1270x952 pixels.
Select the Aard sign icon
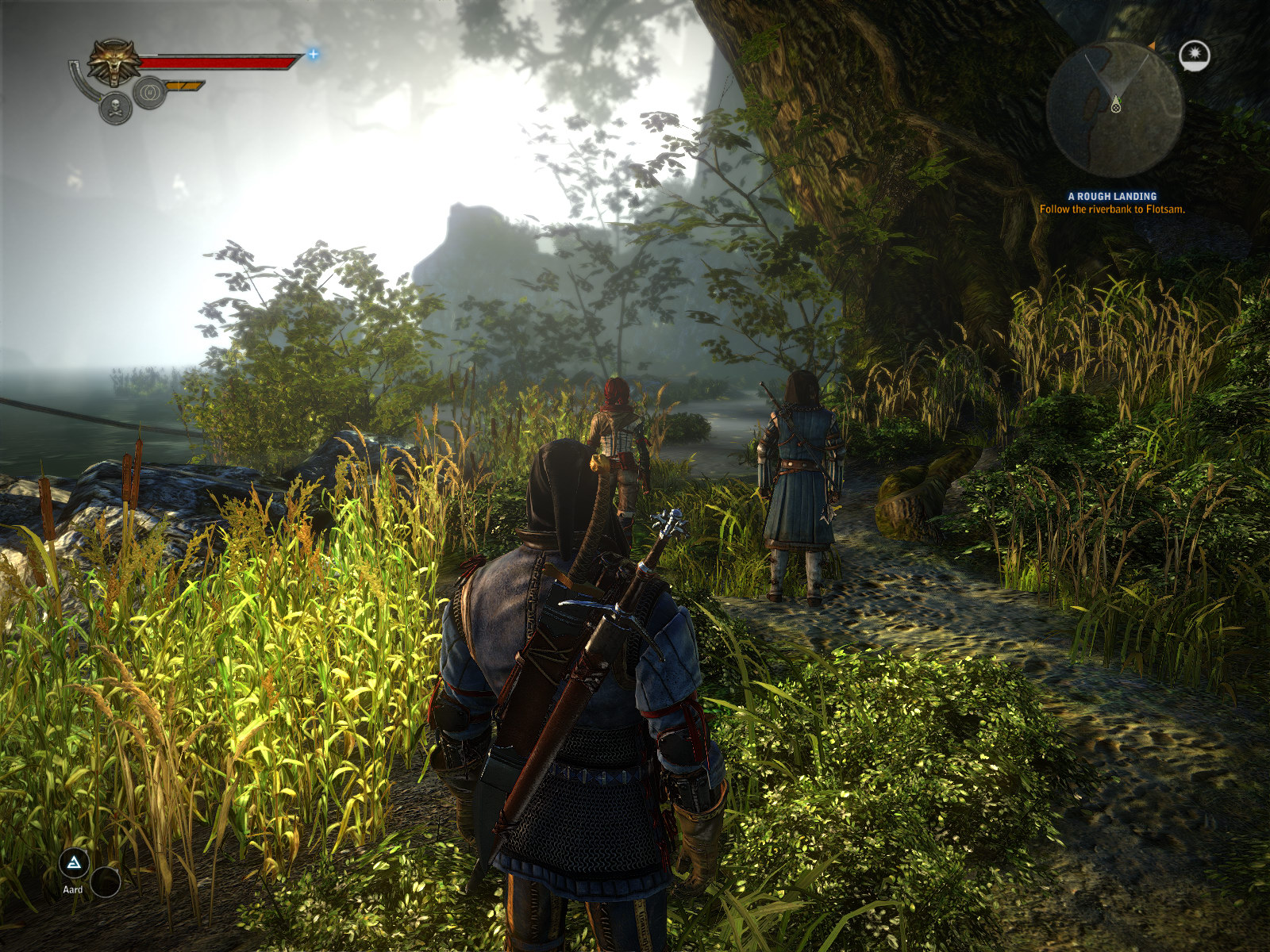tap(74, 863)
